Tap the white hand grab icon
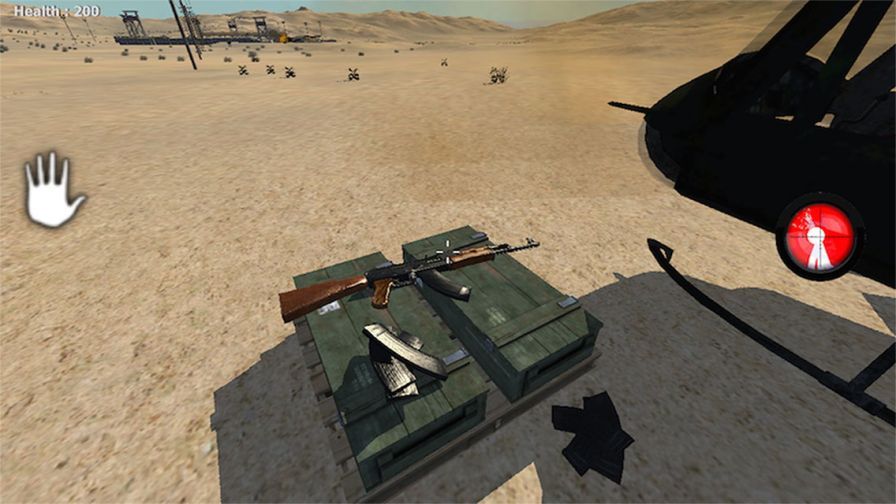The height and width of the screenshot is (504, 896). pyautogui.click(x=52, y=190)
